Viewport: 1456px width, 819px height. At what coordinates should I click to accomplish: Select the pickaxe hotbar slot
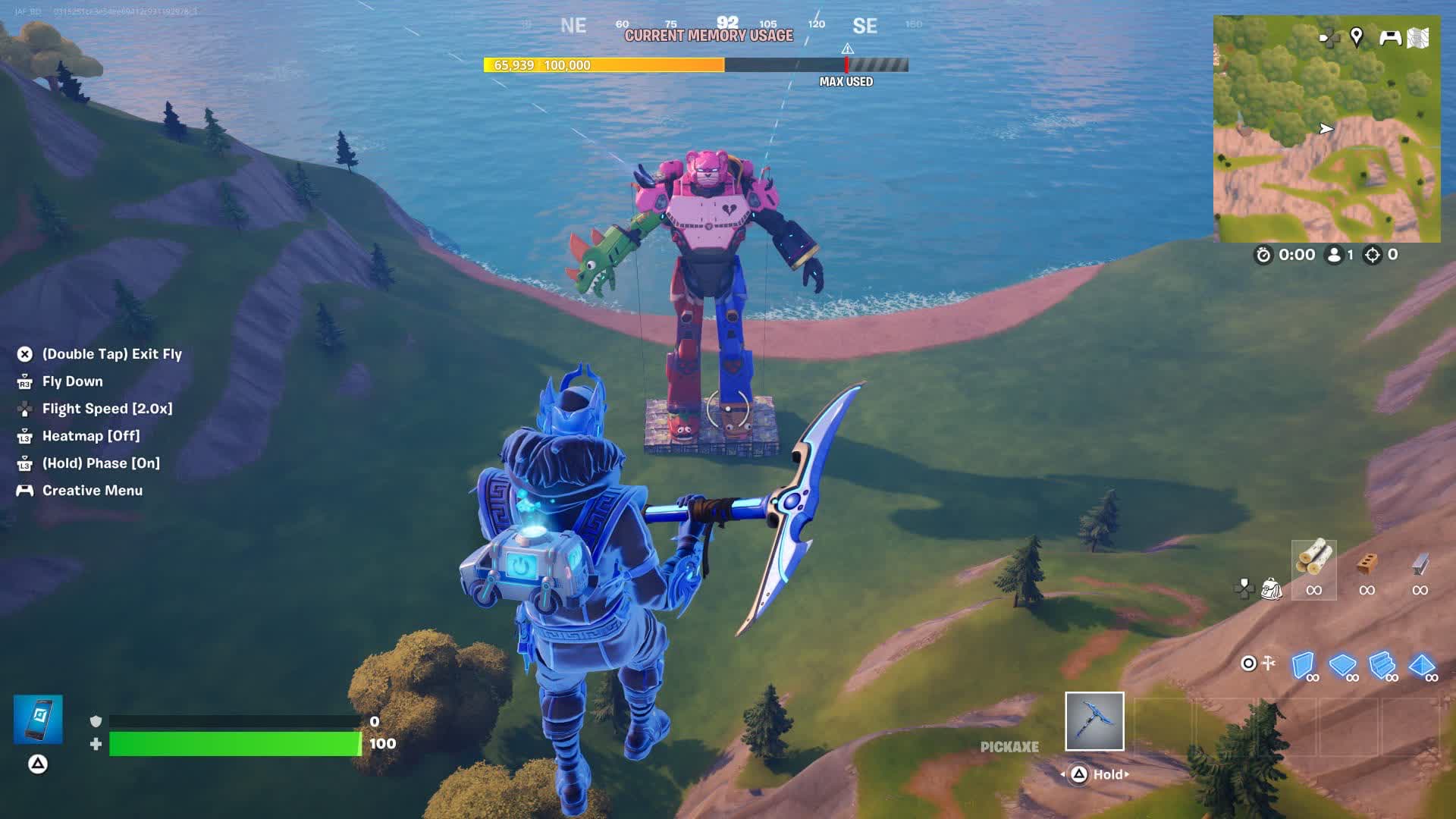click(1094, 721)
